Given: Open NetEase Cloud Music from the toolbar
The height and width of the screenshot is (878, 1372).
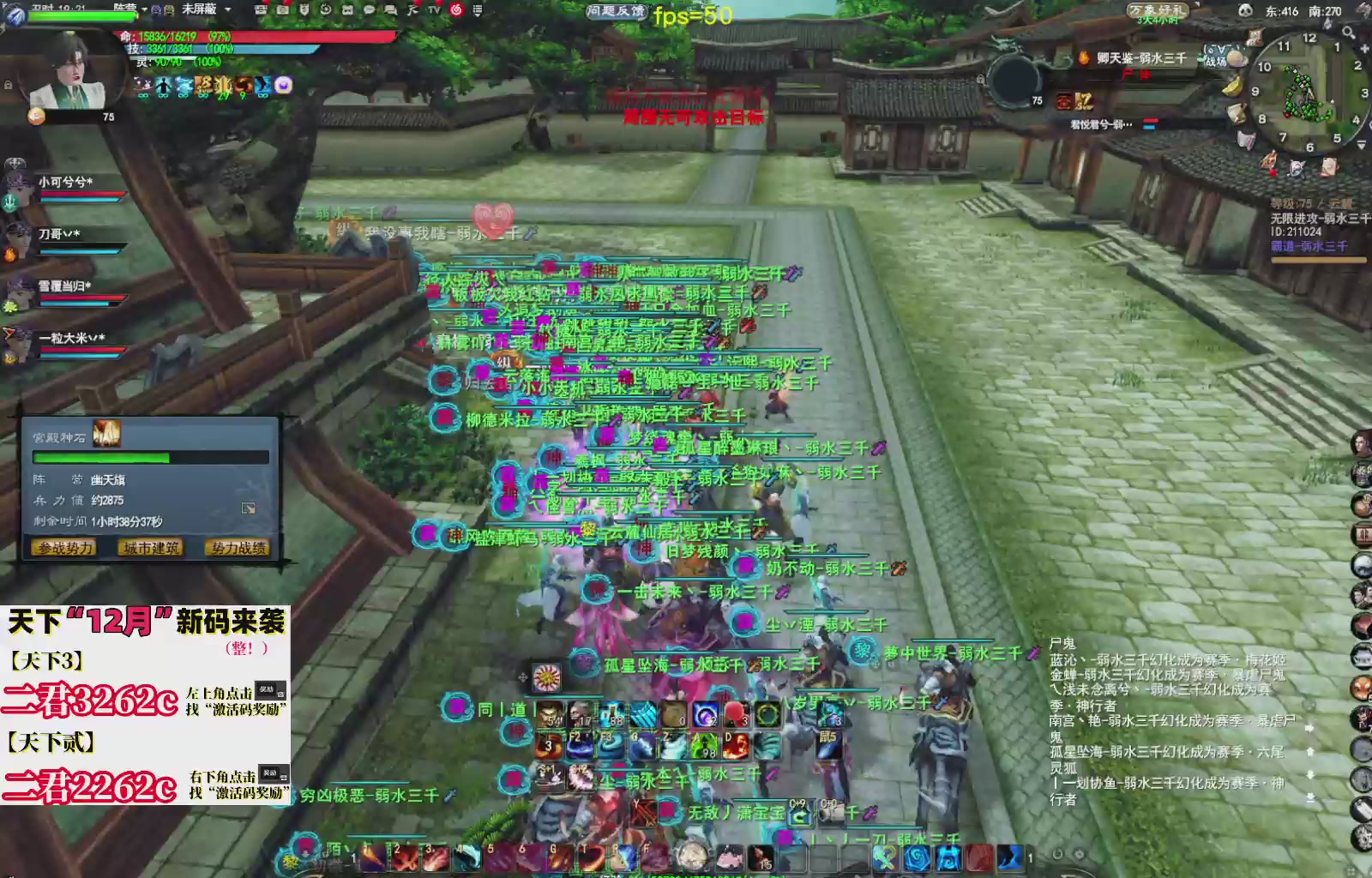Looking at the screenshot, I should point(457,10).
